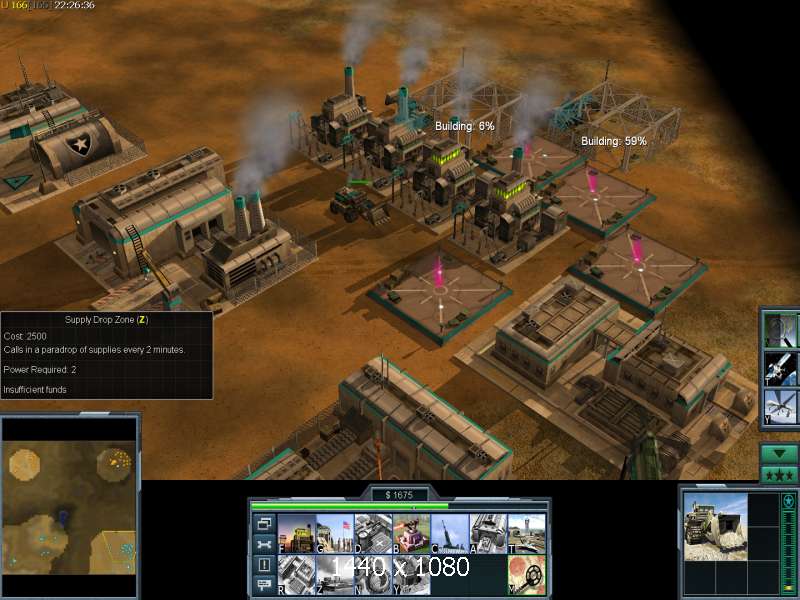
Task: Select the Strategy Center build icon (R)
Action: [296, 572]
